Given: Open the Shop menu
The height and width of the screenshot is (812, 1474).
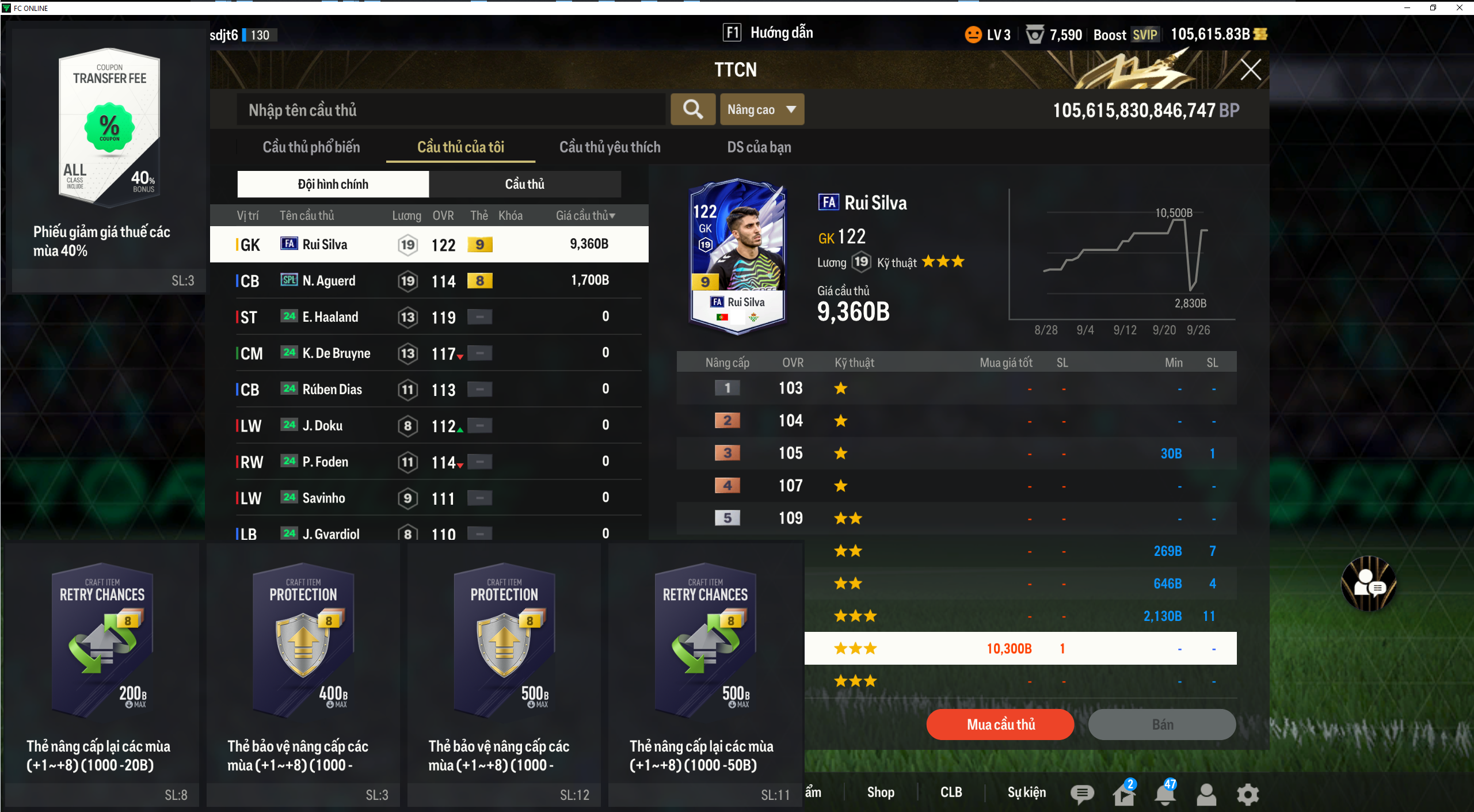Looking at the screenshot, I should pyautogui.click(x=880, y=792).
